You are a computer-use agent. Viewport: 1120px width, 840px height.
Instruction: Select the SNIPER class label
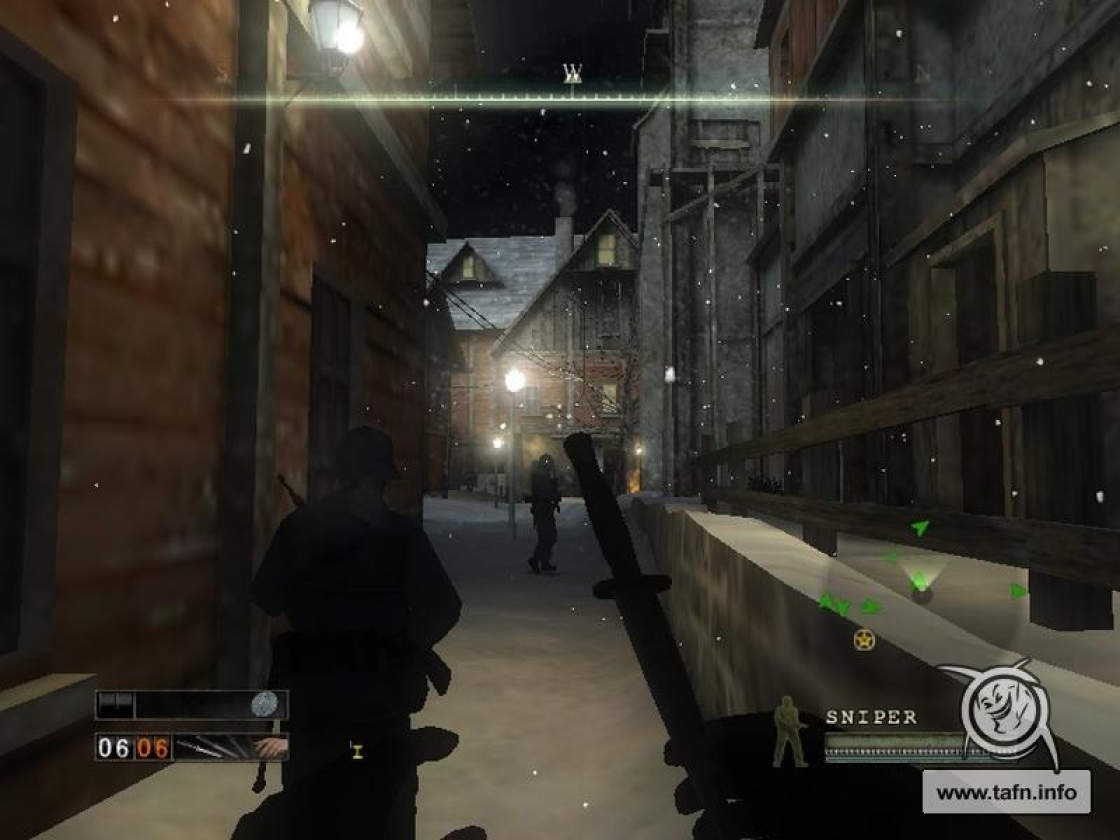(871, 717)
